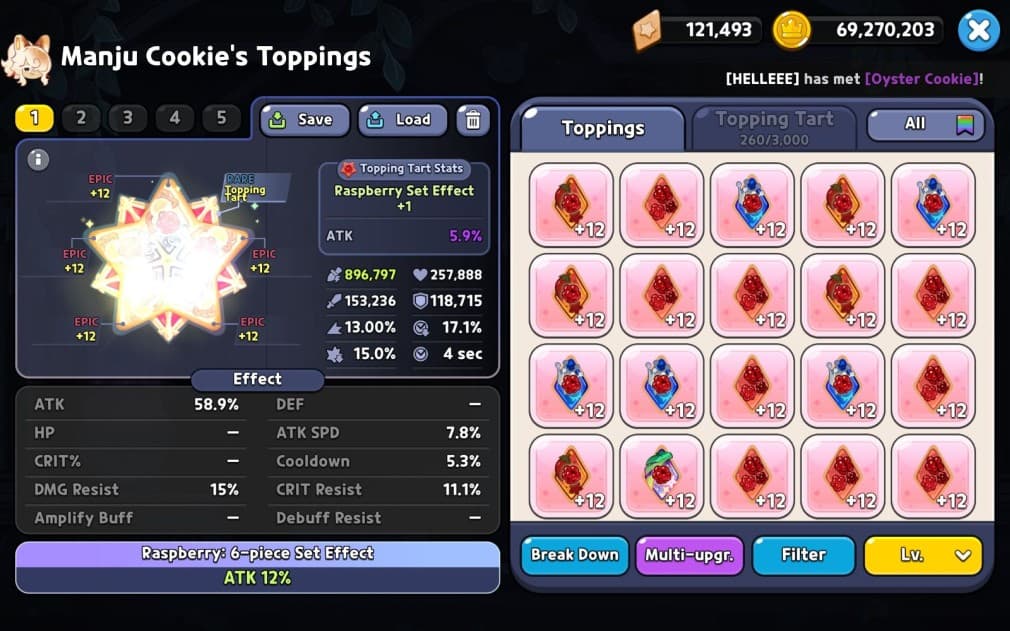Screen dimensions: 1010x631
Task: Open the topping Filter options
Action: pyautogui.click(x=803, y=555)
